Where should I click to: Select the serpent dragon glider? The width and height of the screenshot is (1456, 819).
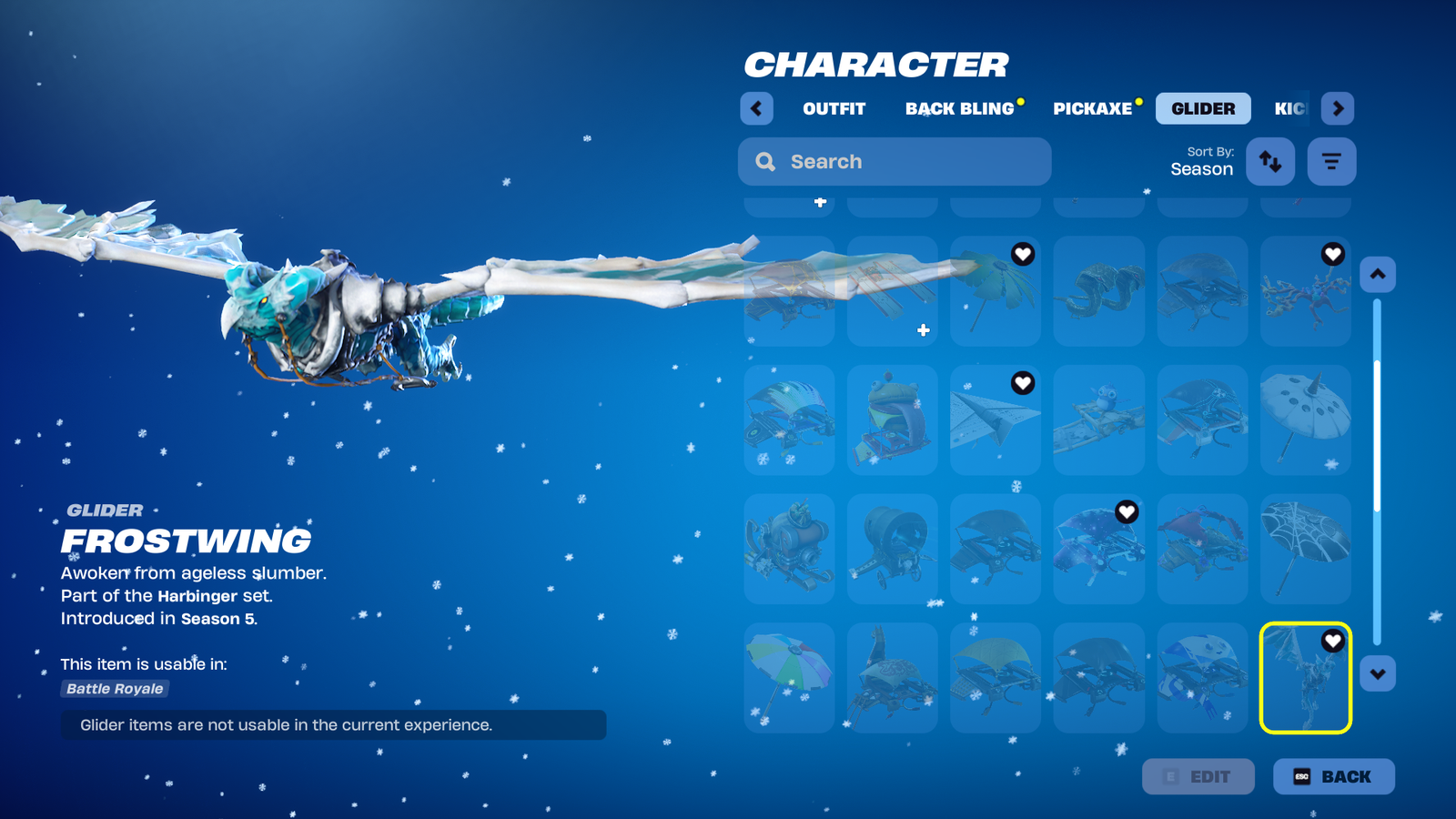[1098, 291]
